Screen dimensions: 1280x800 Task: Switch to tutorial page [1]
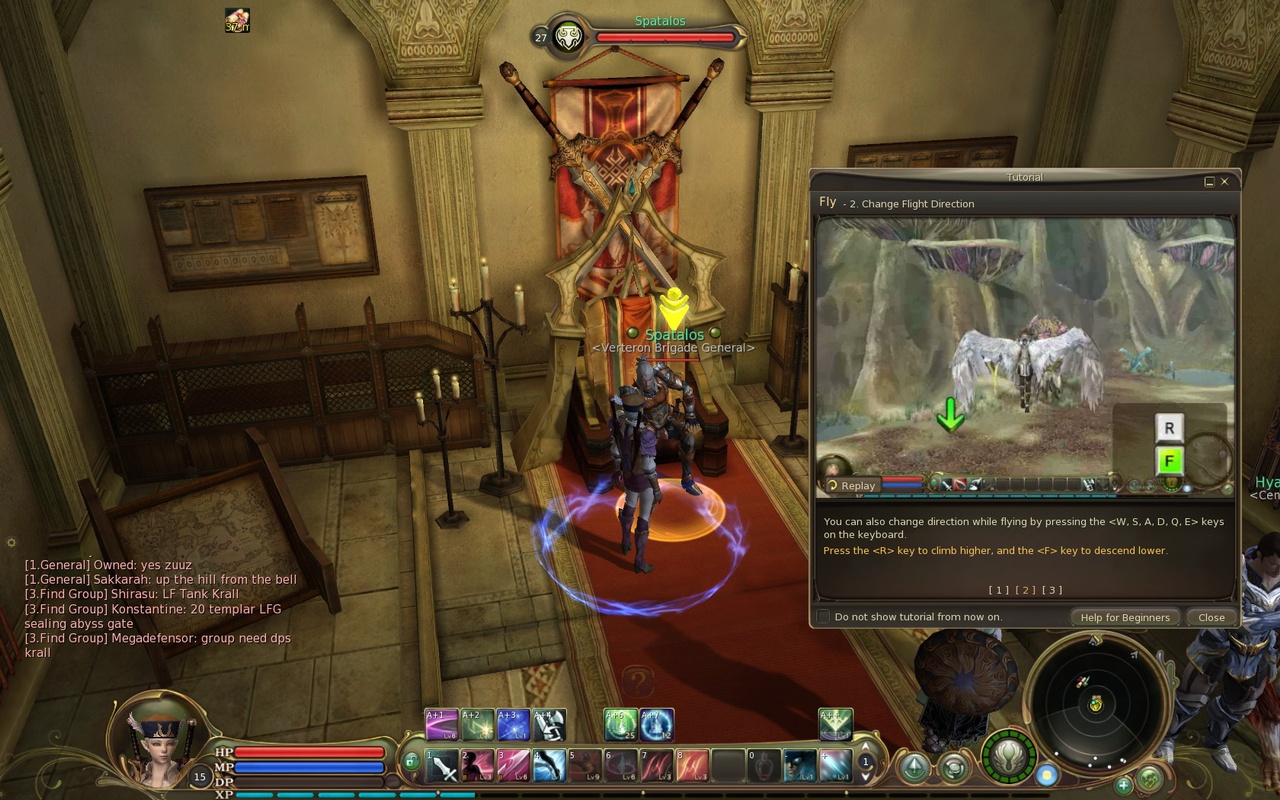pyautogui.click(x=1001, y=589)
